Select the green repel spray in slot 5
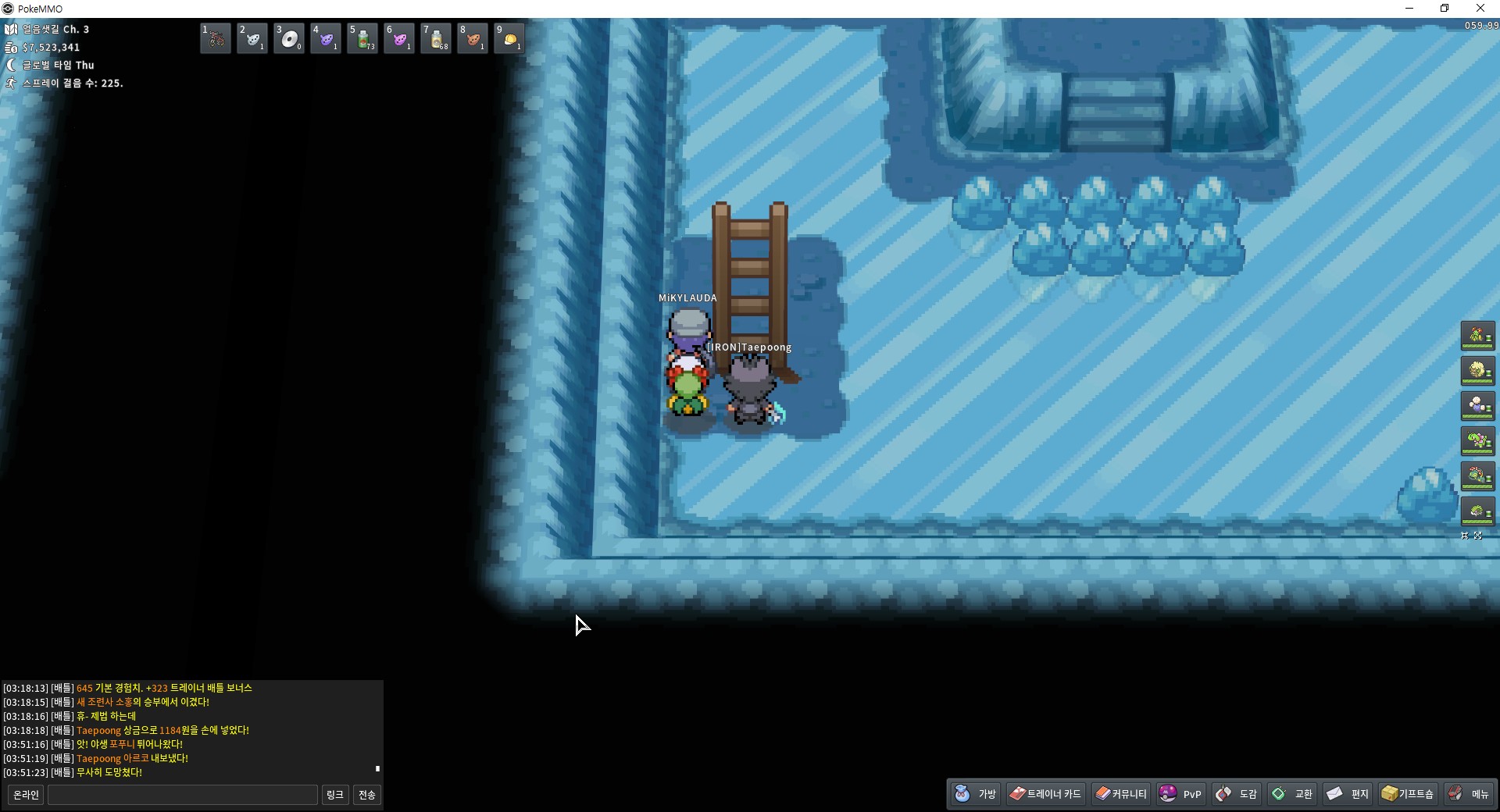Image resolution: width=1500 pixels, height=812 pixels. click(362, 38)
